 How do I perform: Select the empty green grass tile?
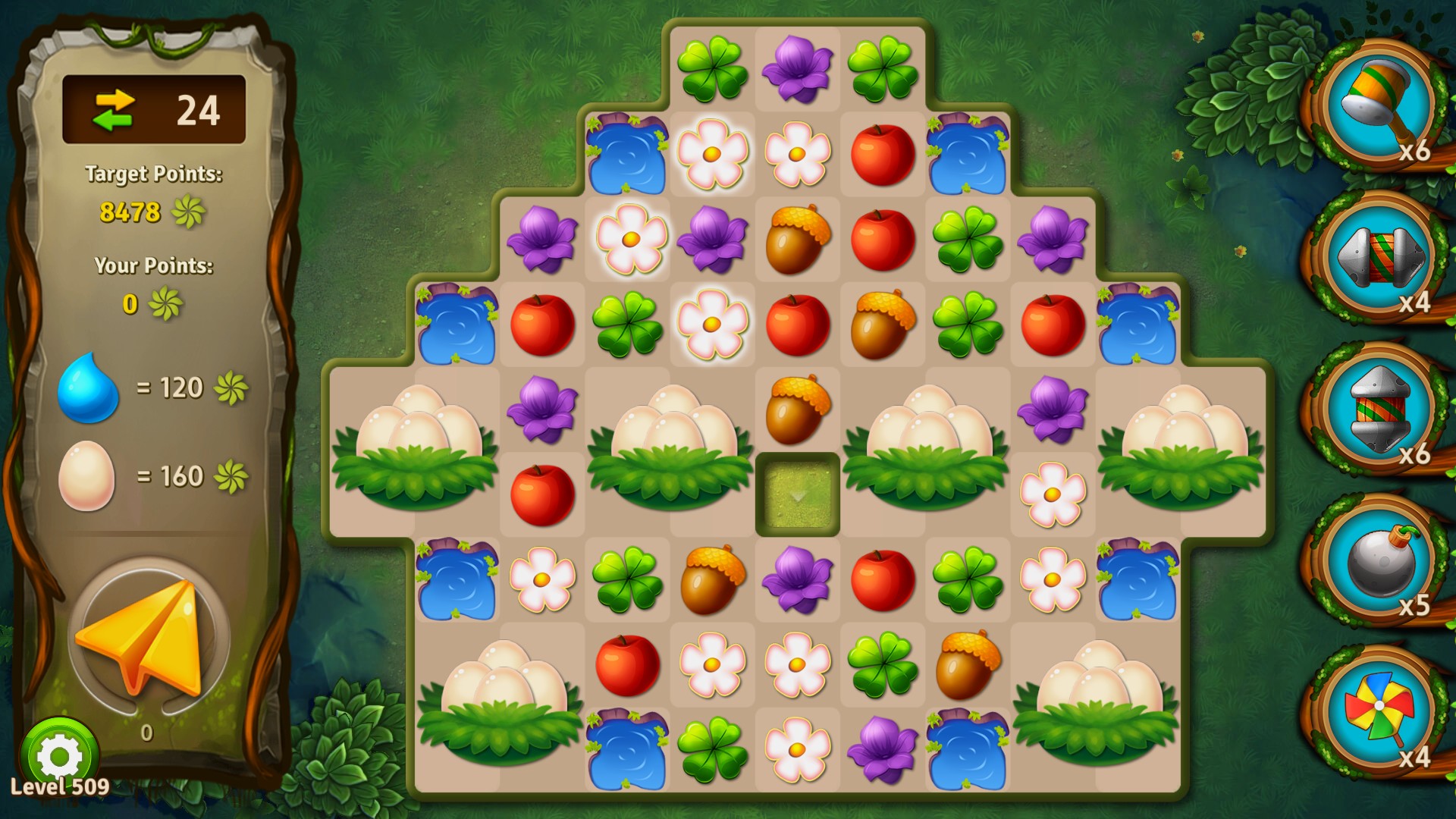[797, 494]
